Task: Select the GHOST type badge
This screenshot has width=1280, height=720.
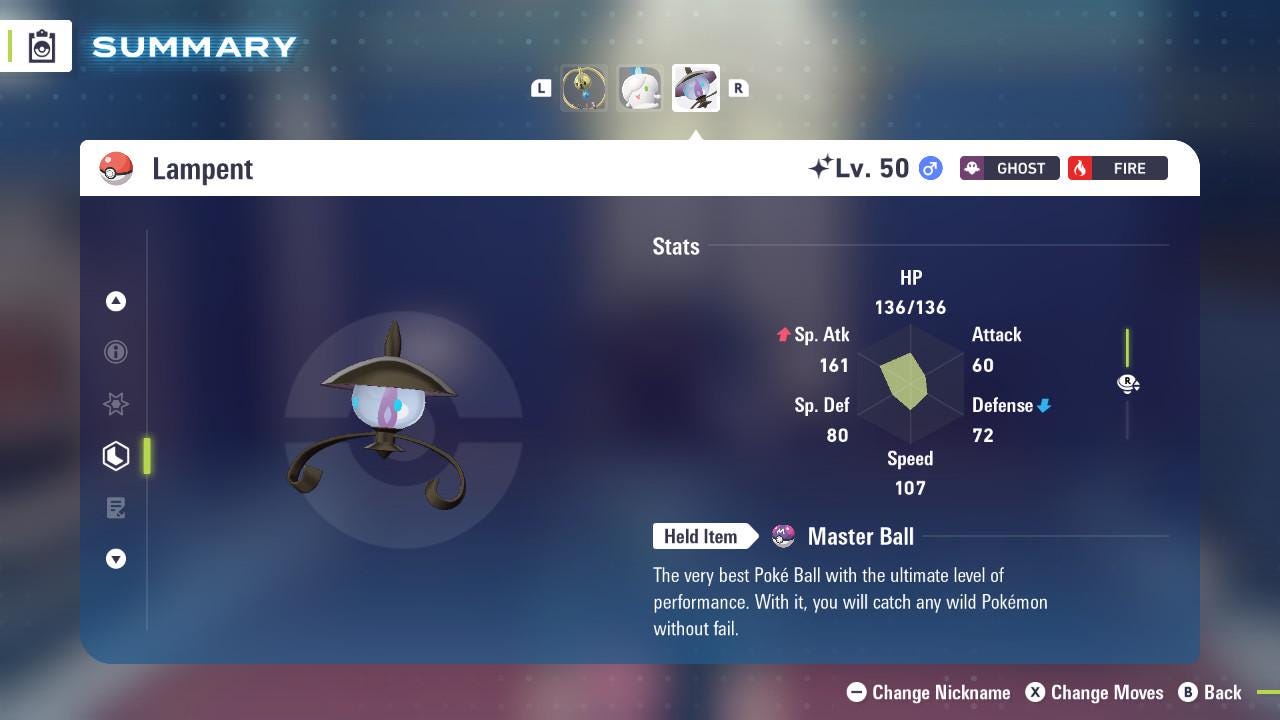Action: click(1009, 168)
